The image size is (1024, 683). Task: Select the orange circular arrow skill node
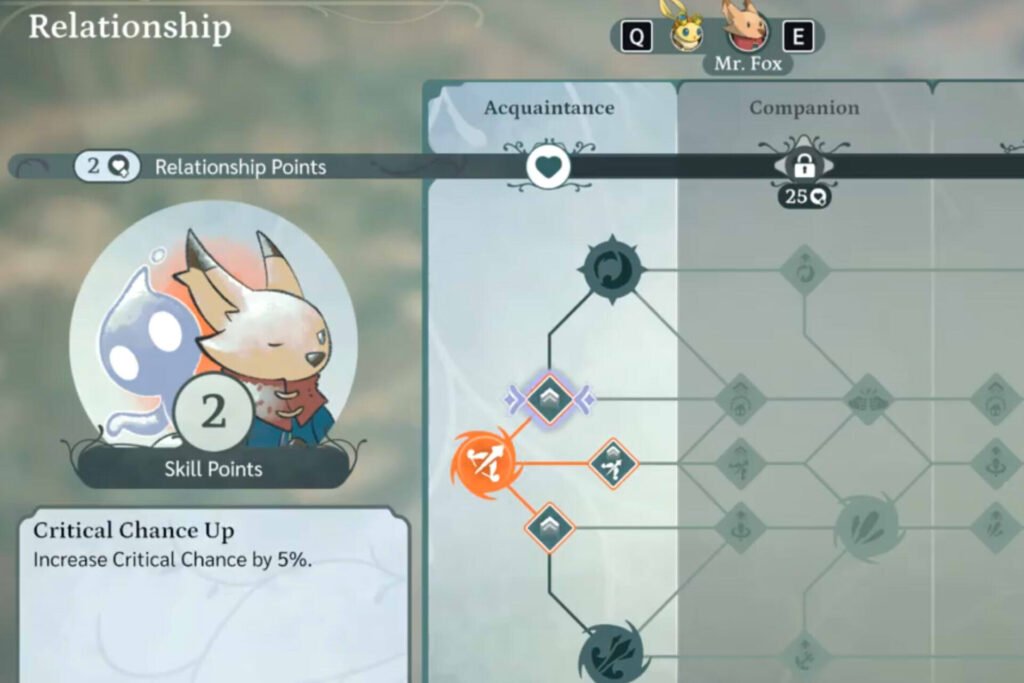(483, 463)
